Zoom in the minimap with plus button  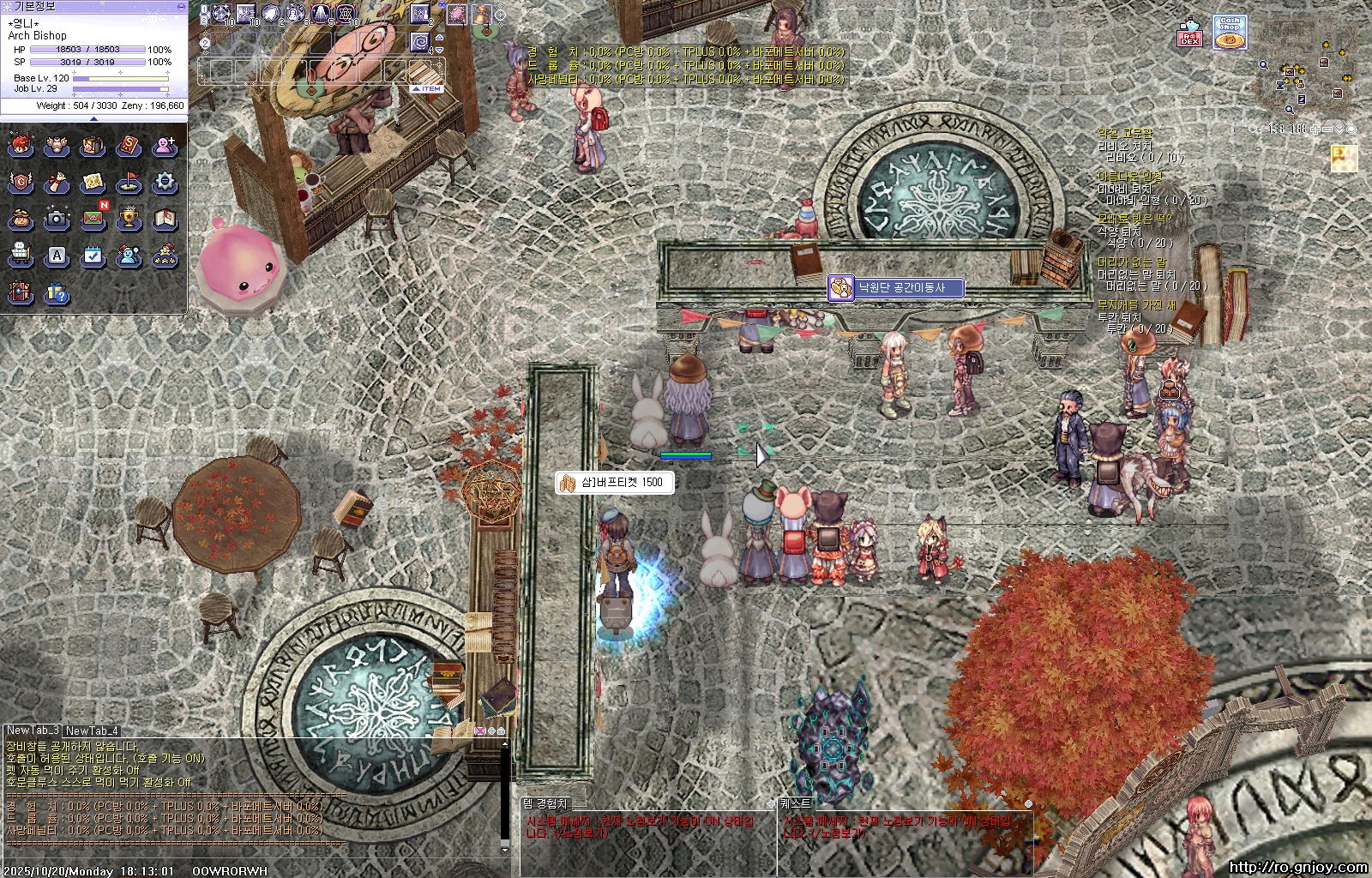[1315, 129]
